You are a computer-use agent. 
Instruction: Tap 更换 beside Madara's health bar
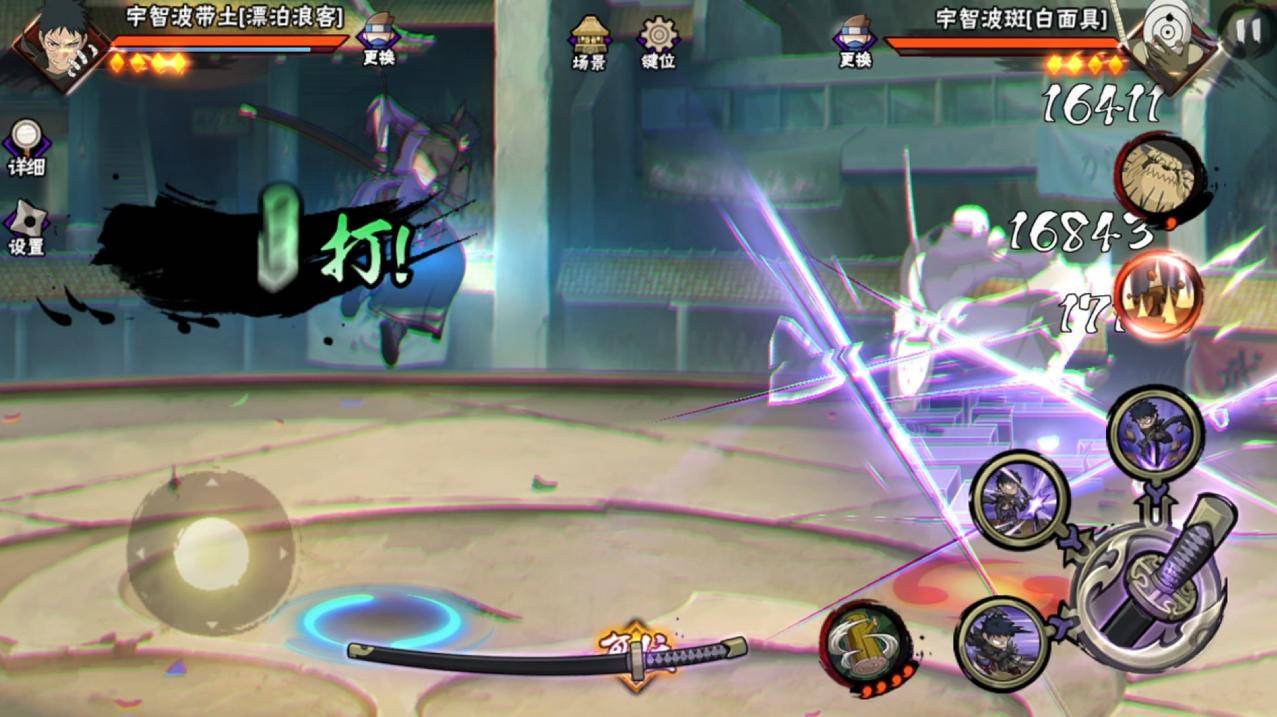tap(855, 42)
